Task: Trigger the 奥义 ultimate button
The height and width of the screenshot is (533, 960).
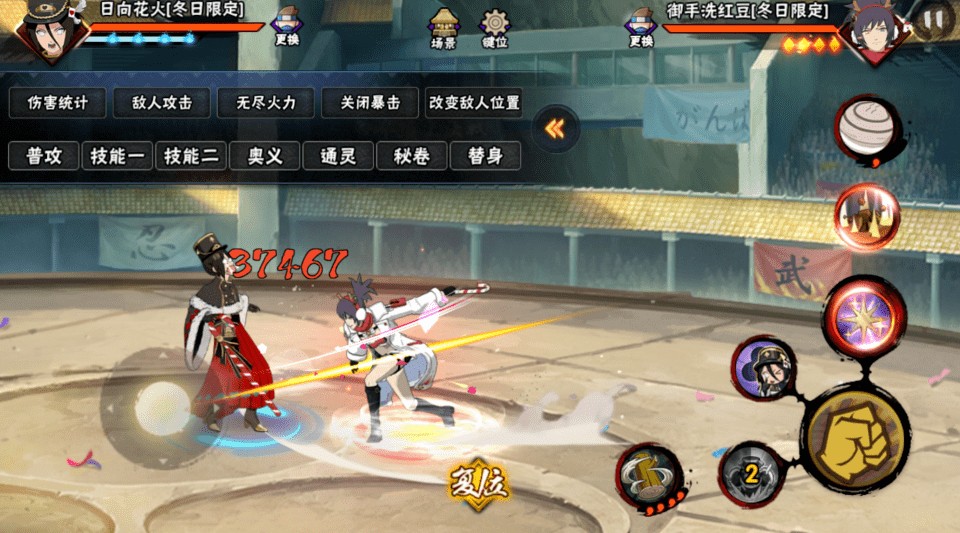Action: click(265, 156)
